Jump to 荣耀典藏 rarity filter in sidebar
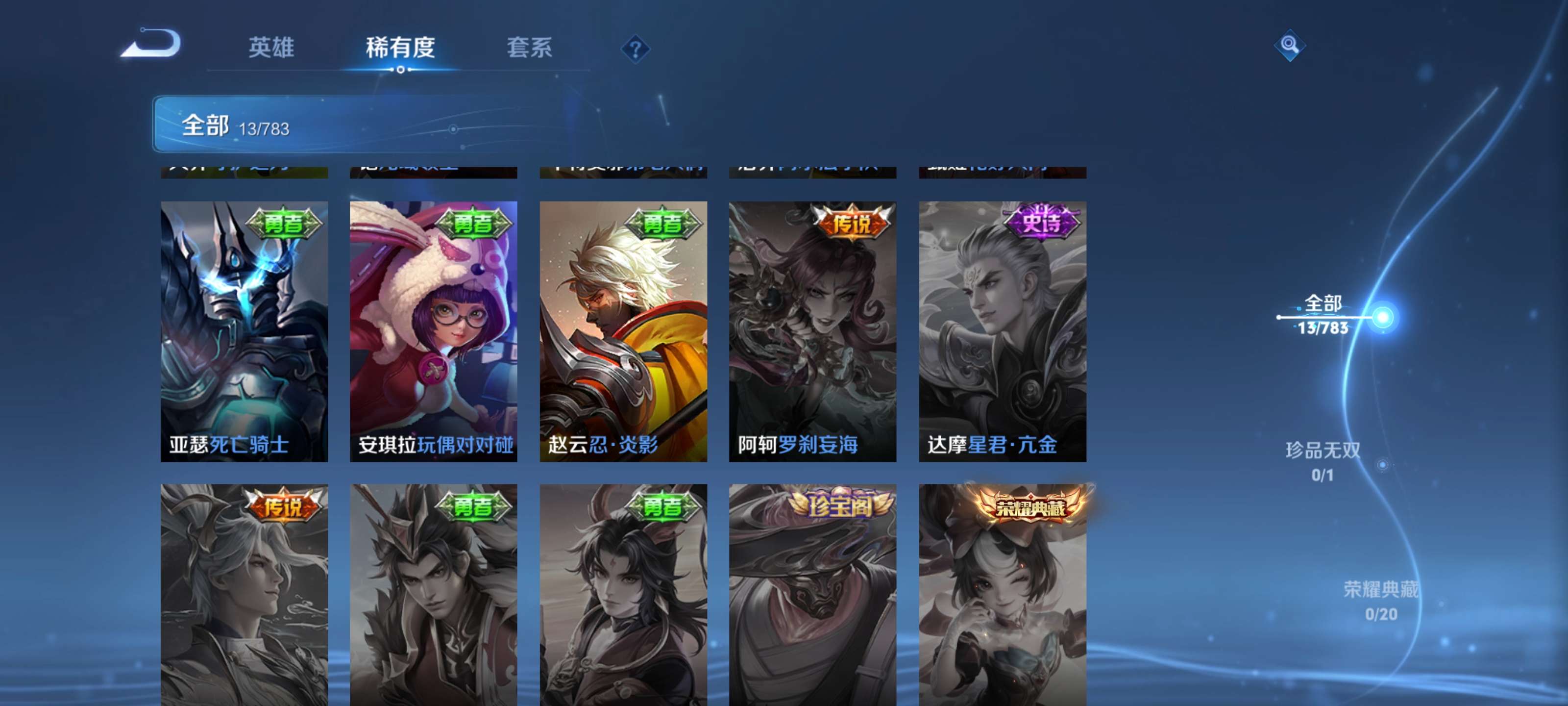 click(1380, 600)
